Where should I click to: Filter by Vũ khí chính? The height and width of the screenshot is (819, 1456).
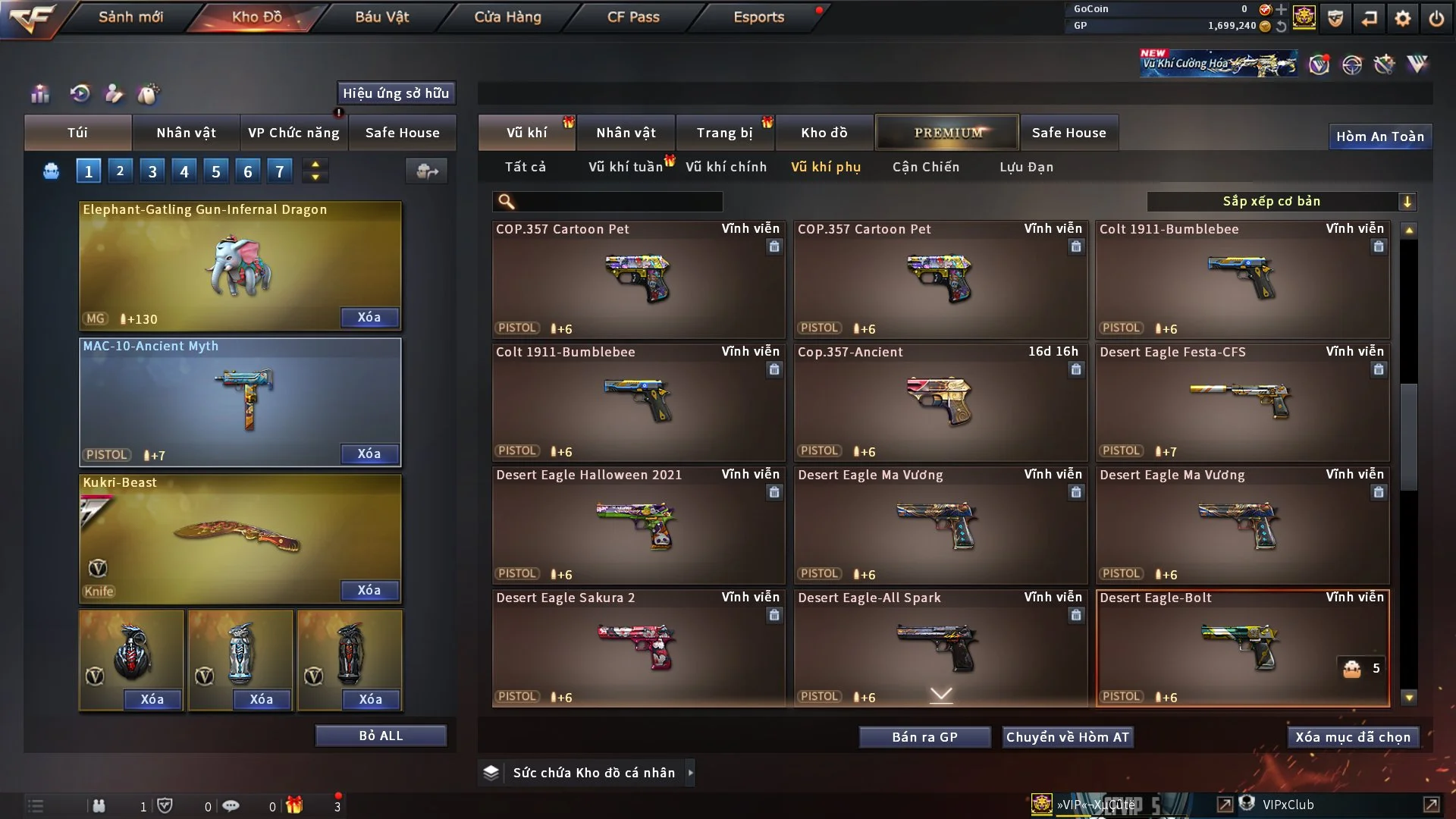726,167
